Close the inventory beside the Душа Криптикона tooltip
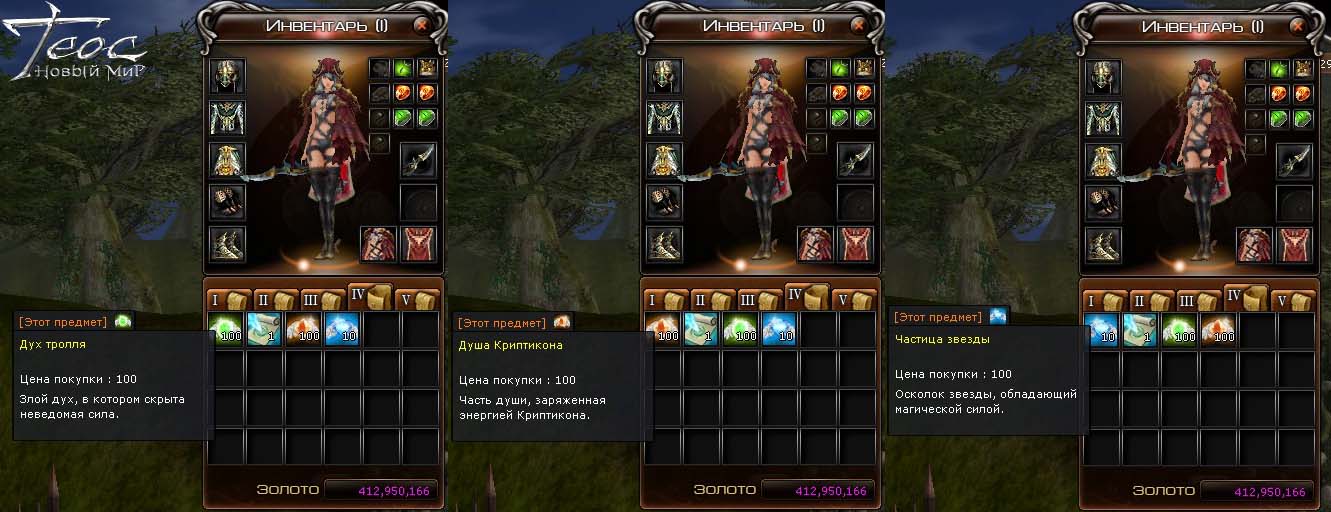This screenshot has width=1331, height=512. point(859,27)
